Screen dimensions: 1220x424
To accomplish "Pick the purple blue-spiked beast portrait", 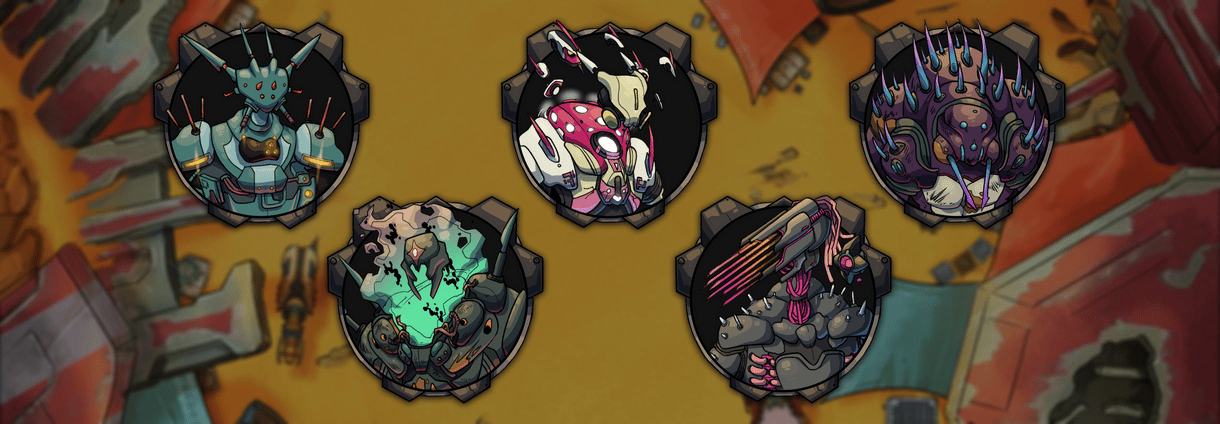I will point(949,125).
